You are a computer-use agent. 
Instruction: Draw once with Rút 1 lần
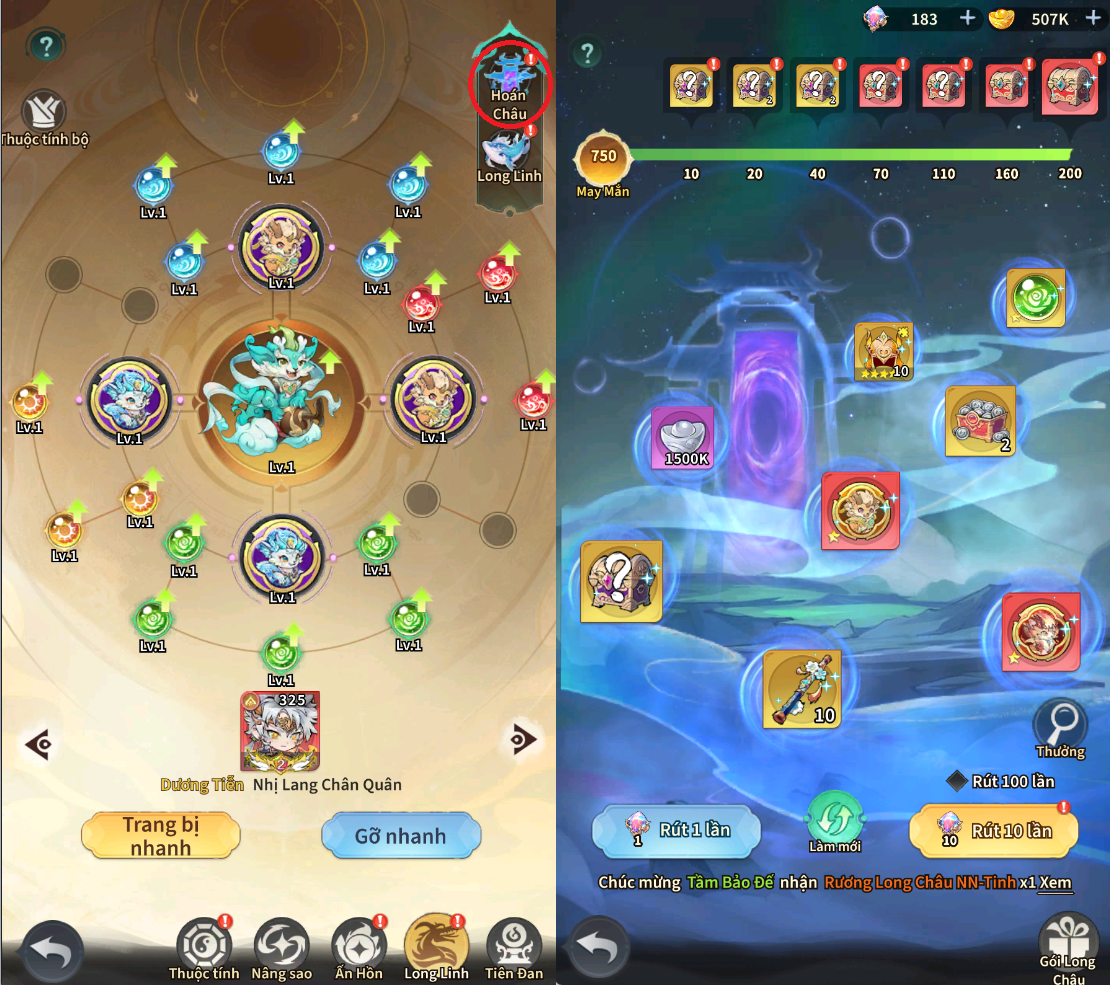point(676,831)
